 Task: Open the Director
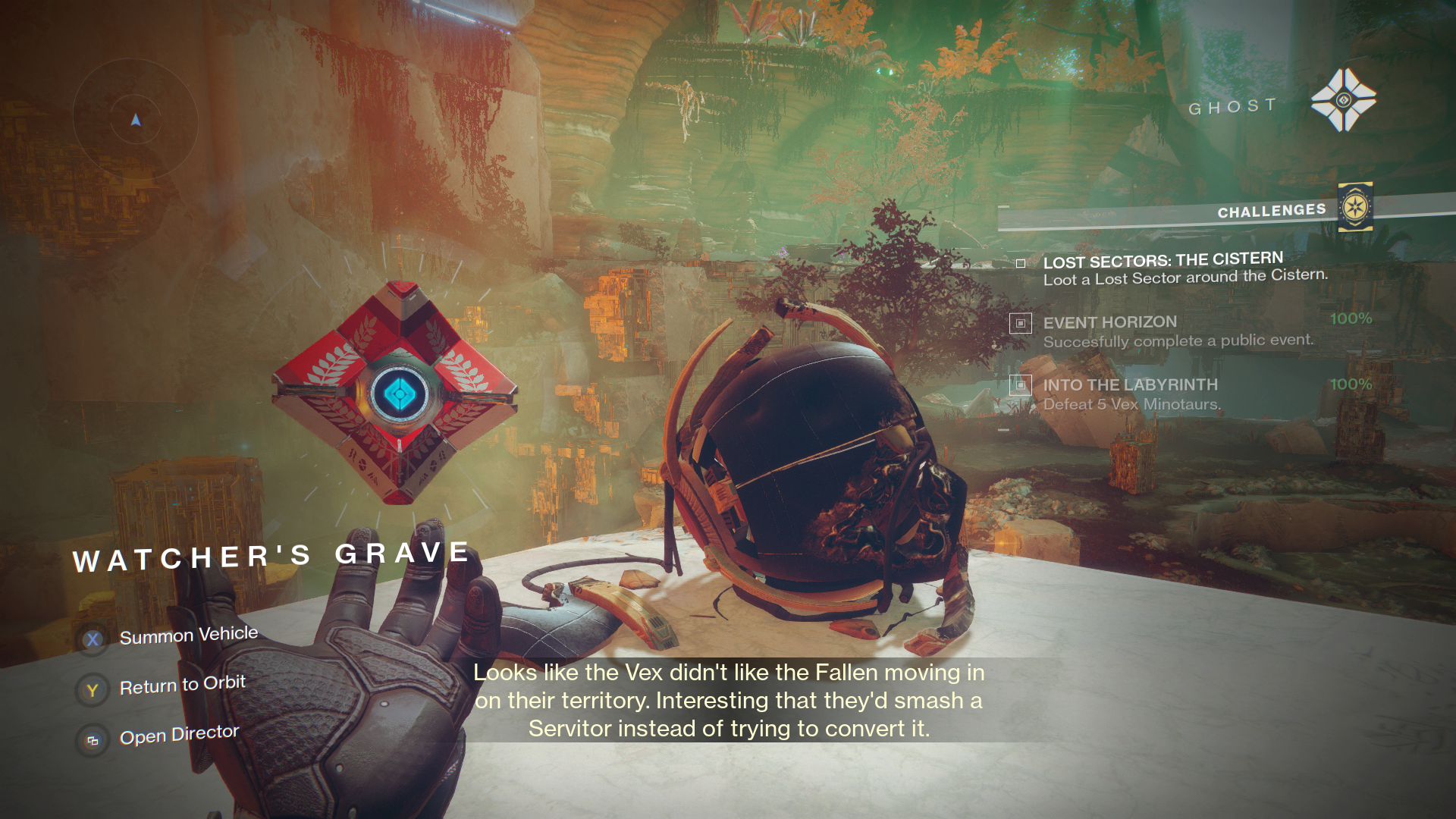[x=179, y=735]
